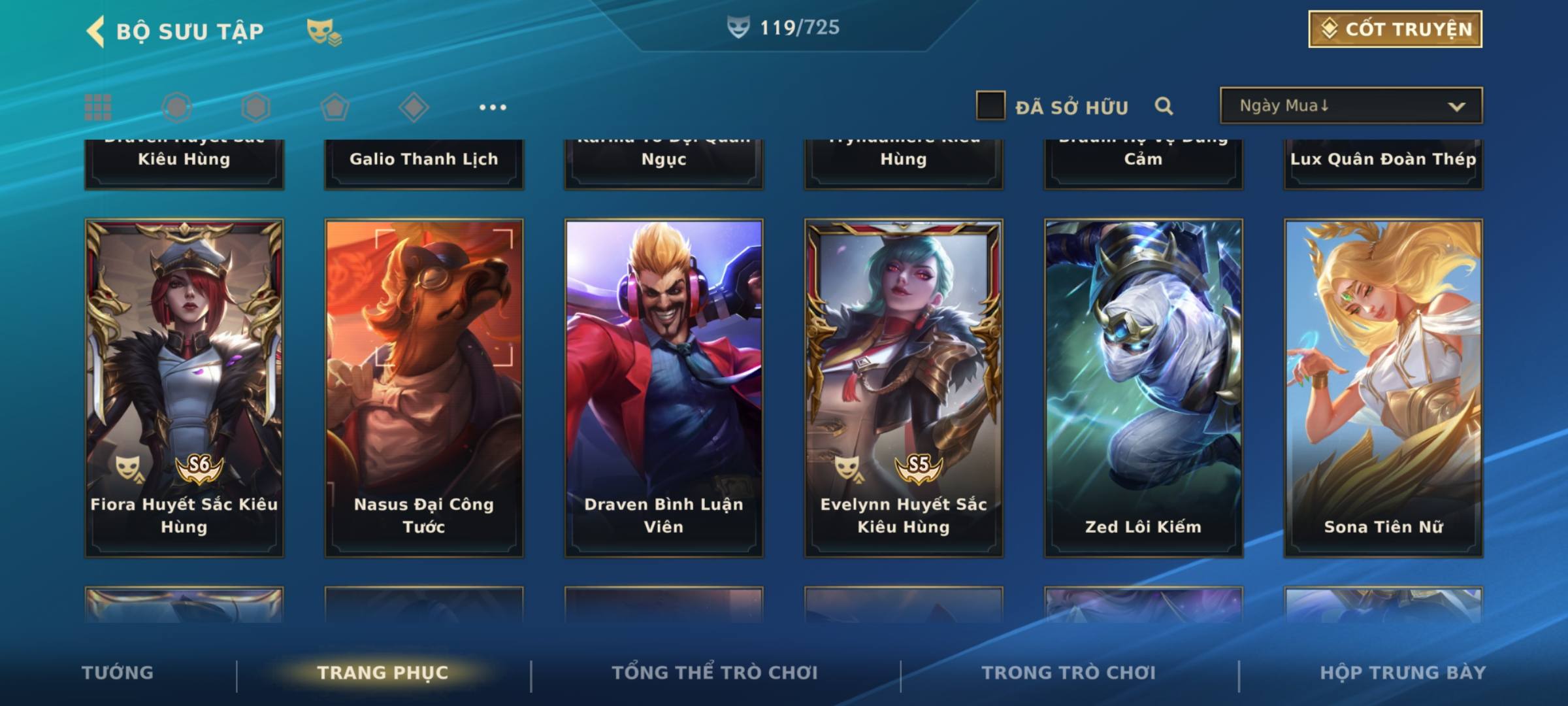Open the Cốt Truyện button
The image size is (1568, 706).
pos(1394,29)
